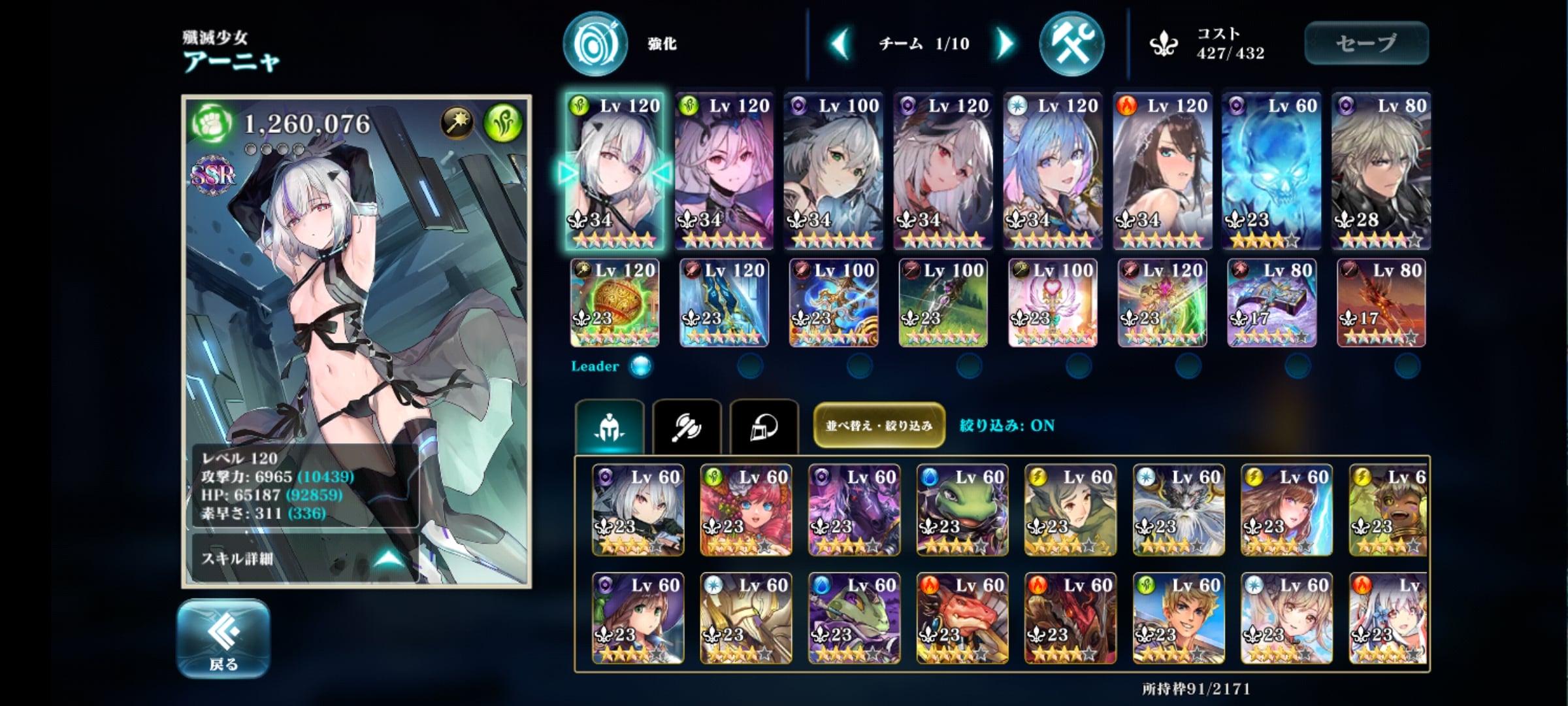The image size is (1568, 706).
Task: Select the leader Lv 120 character portrait
Action: (x=615, y=171)
